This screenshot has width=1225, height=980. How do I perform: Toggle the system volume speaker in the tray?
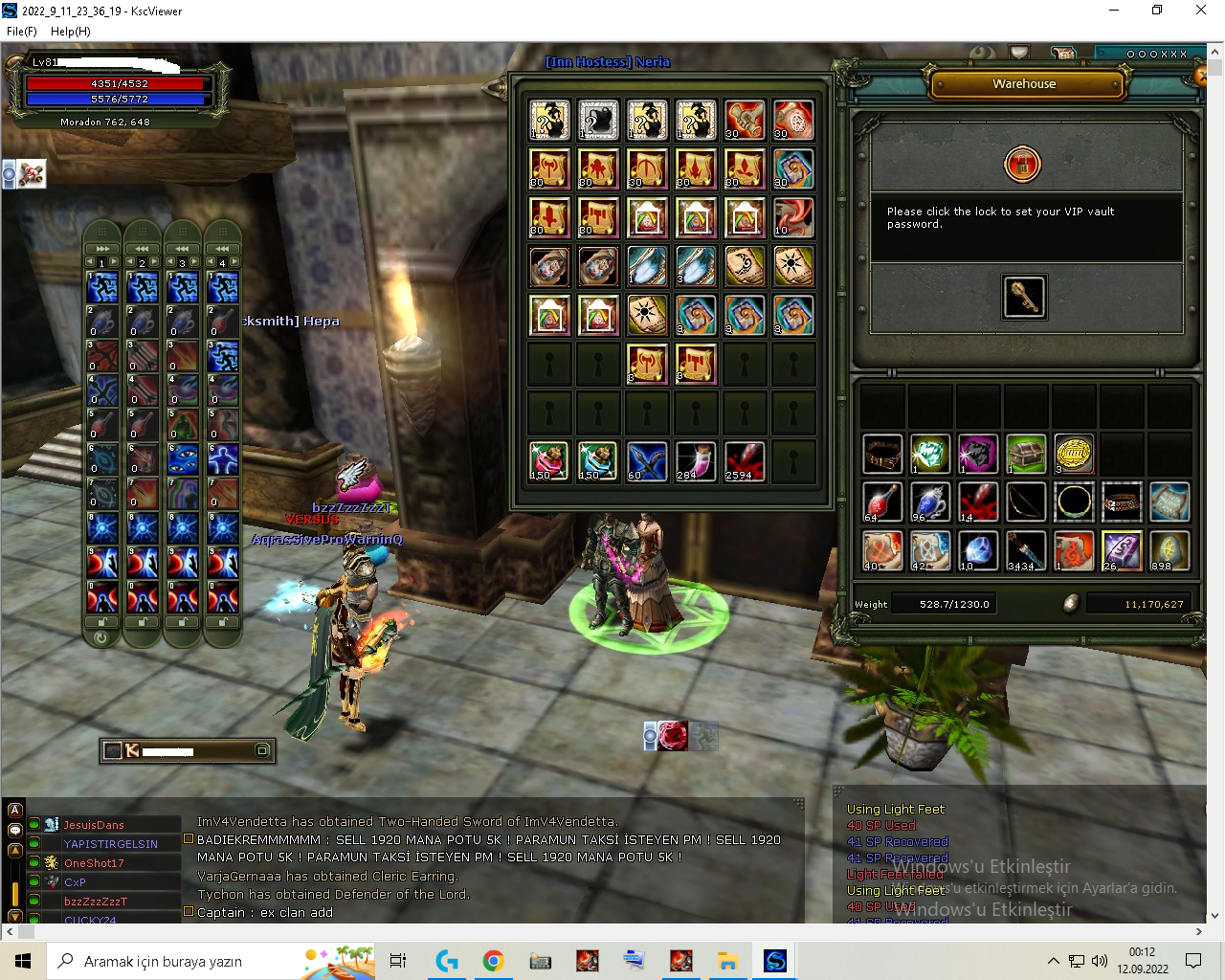click(1099, 962)
